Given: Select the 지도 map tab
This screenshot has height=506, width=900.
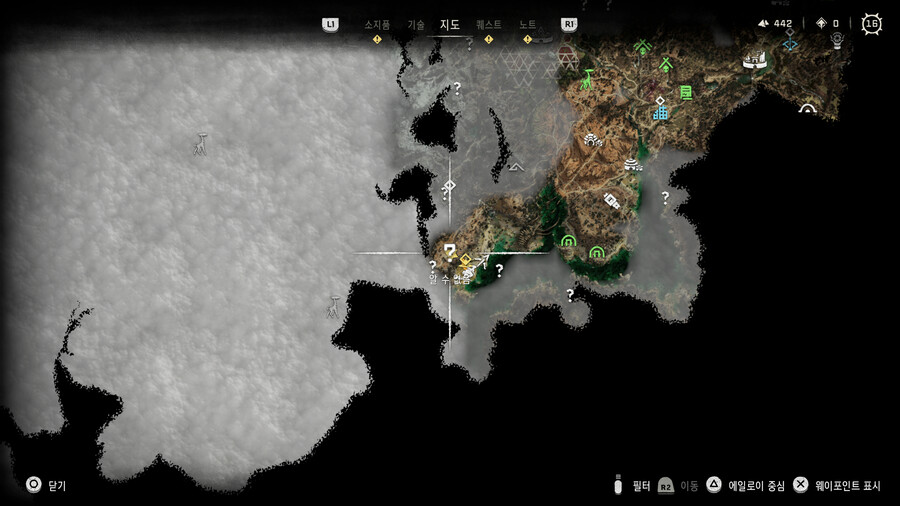Looking at the screenshot, I should tap(450, 24).
